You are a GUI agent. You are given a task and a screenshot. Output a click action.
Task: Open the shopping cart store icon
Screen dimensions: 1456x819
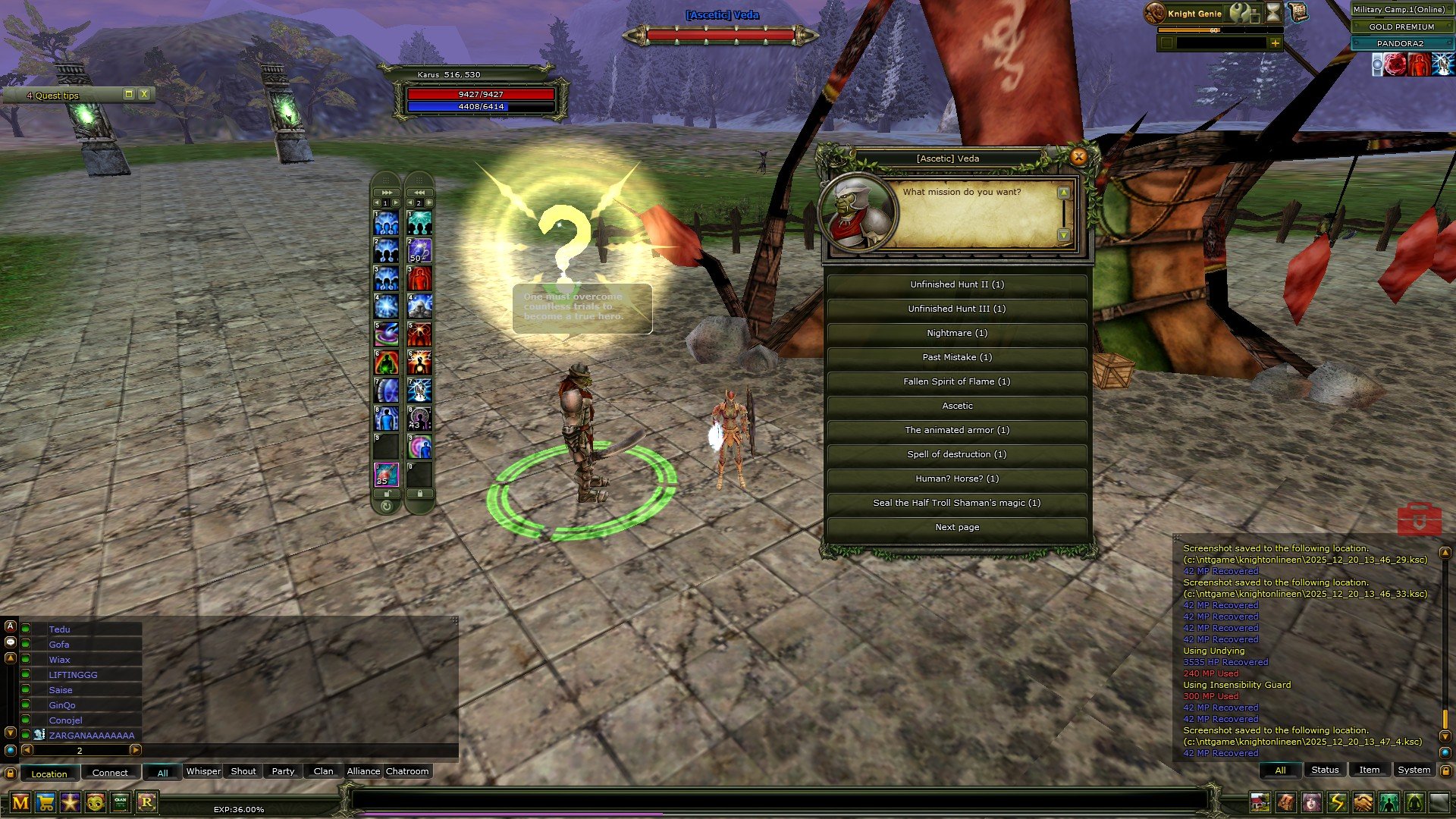point(45,802)
